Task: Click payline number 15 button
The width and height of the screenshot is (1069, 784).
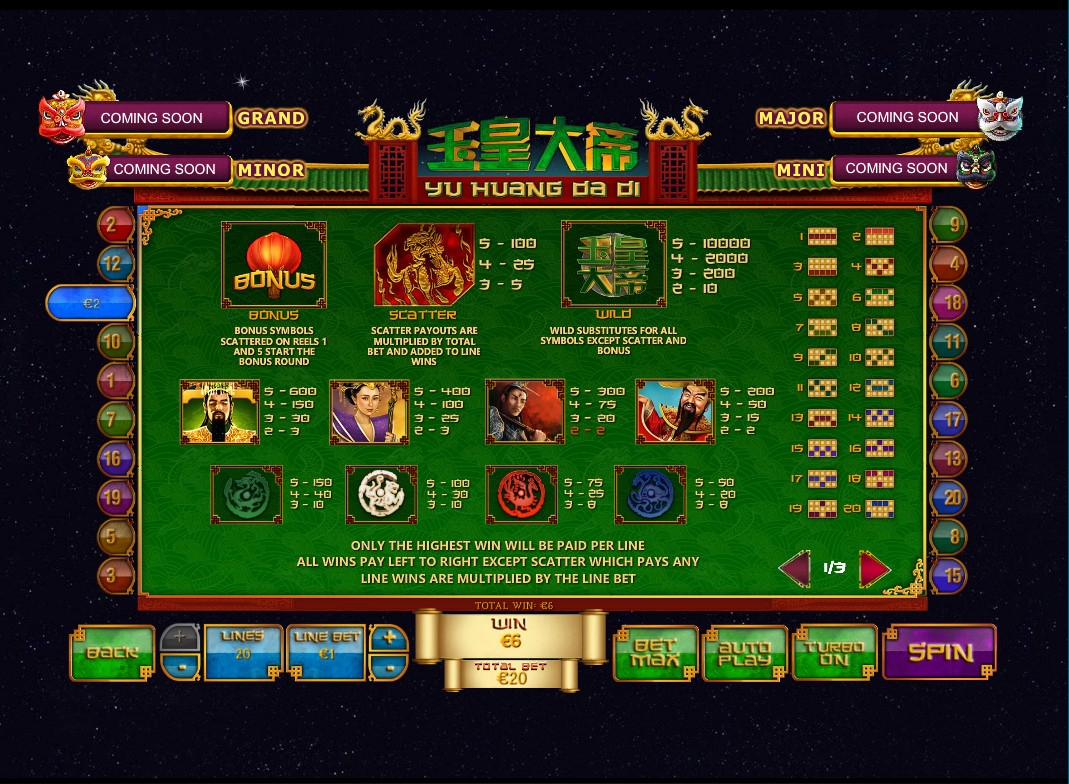Action: pyautogui.click(x=948, y=575)
